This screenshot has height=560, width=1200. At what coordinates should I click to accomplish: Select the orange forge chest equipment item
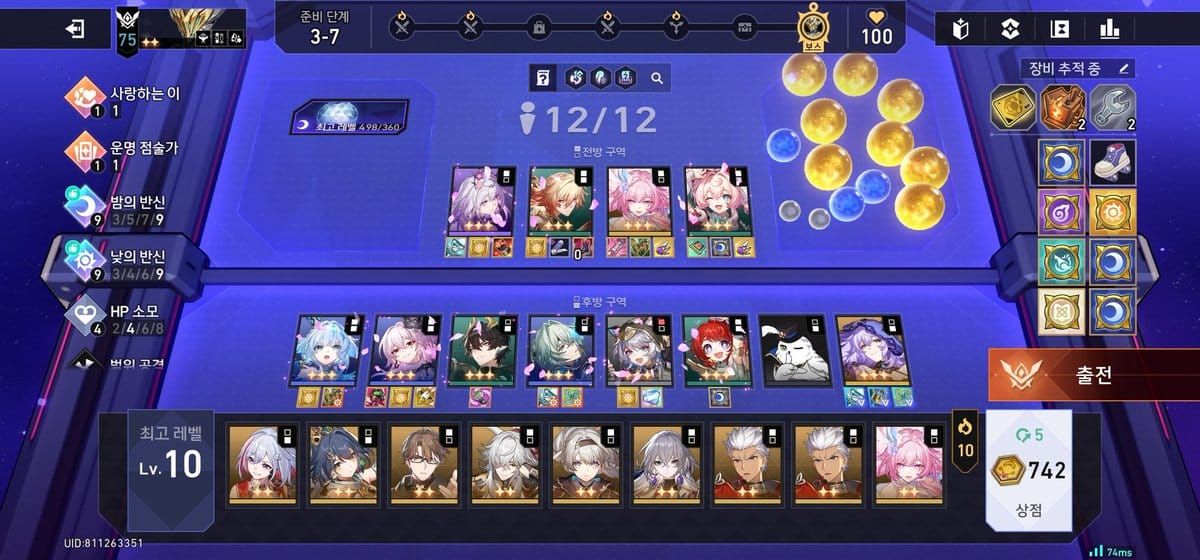[1061, 108]
